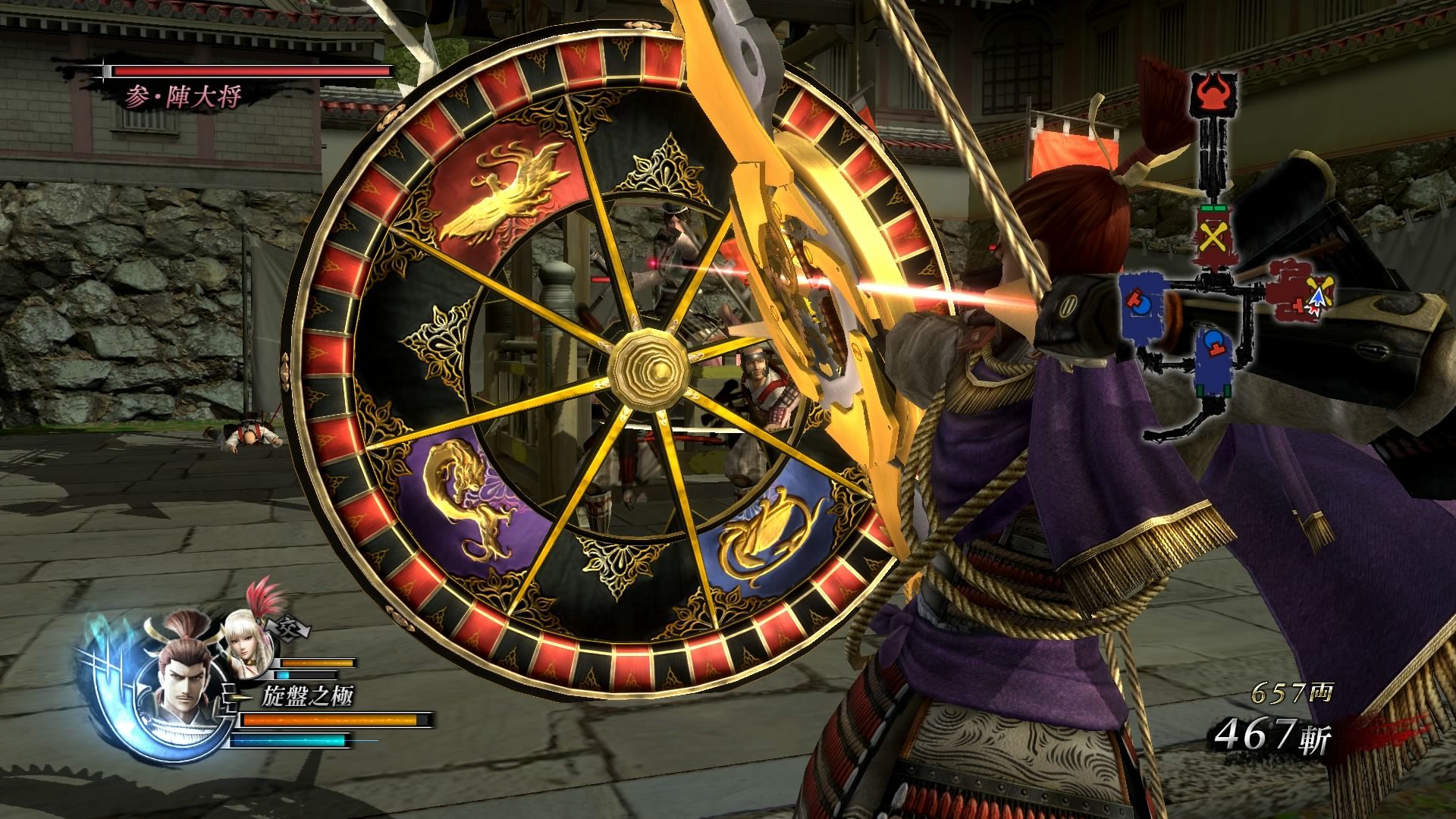Switch to the white-haired partner portrait
The height and width of the screenshot is (819, 1456).
click(x=246, y=646)
